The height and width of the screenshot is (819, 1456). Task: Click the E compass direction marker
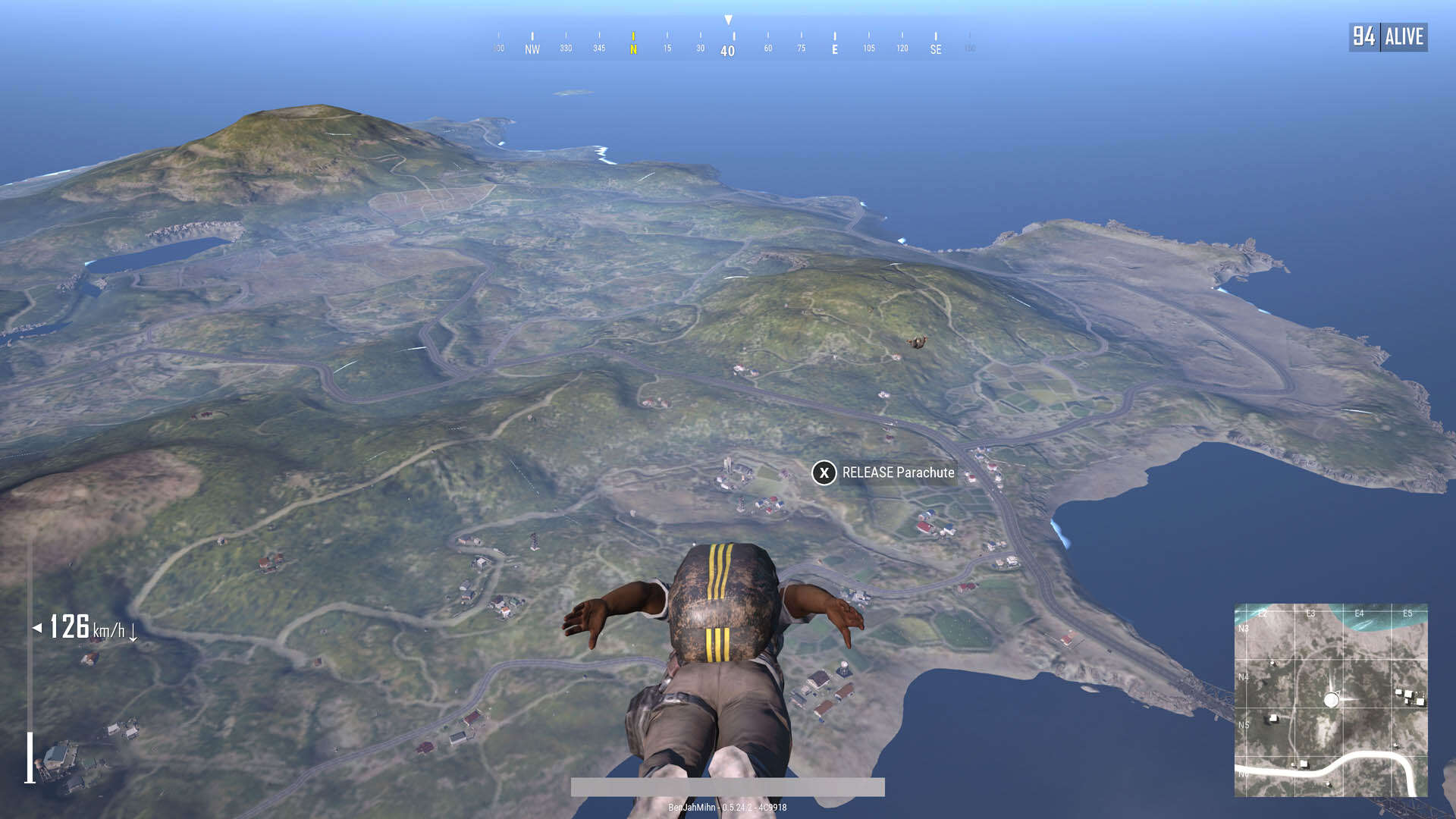(834, 47)
